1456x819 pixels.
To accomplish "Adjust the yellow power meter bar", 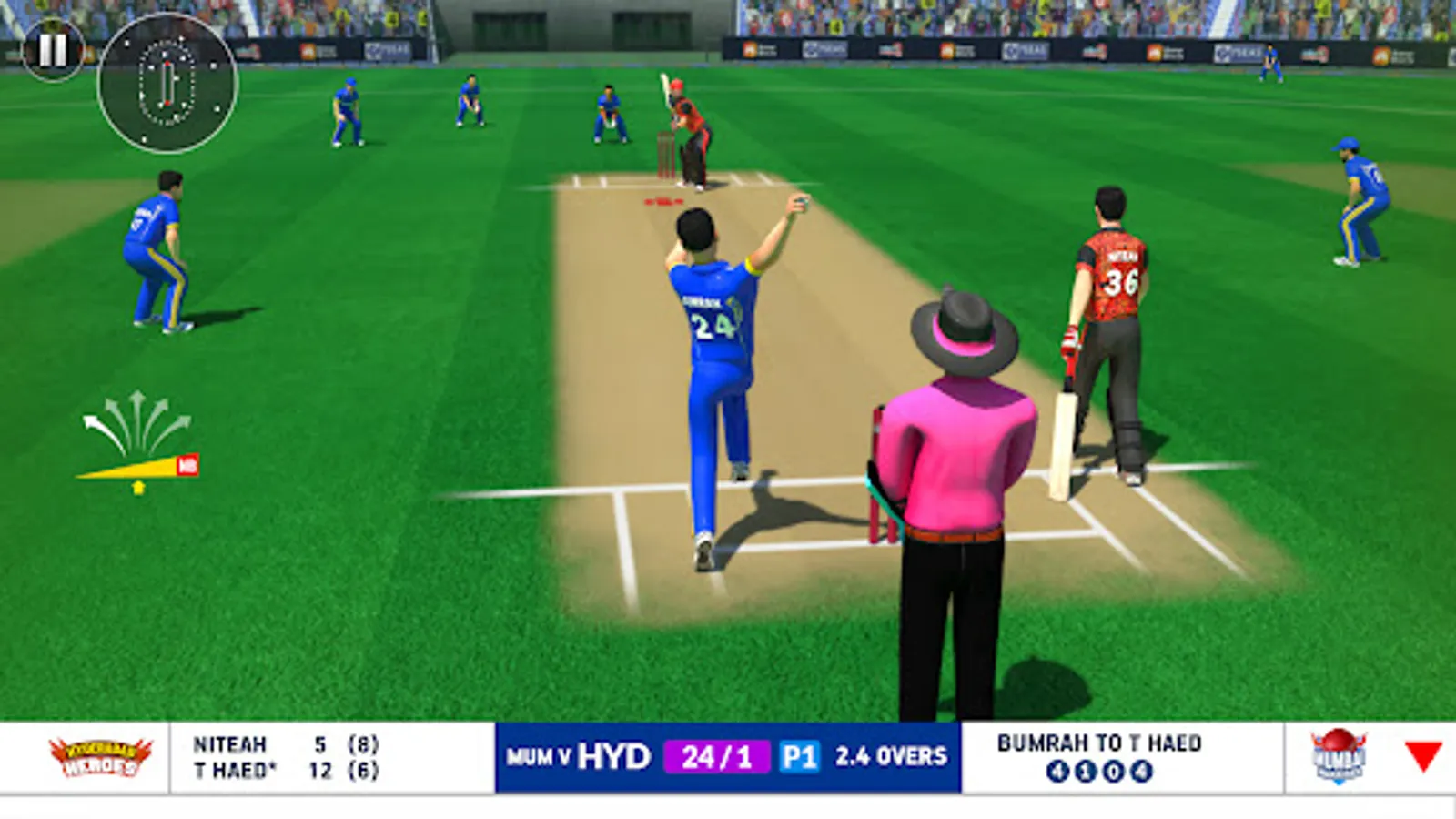I will pos(133,468).
